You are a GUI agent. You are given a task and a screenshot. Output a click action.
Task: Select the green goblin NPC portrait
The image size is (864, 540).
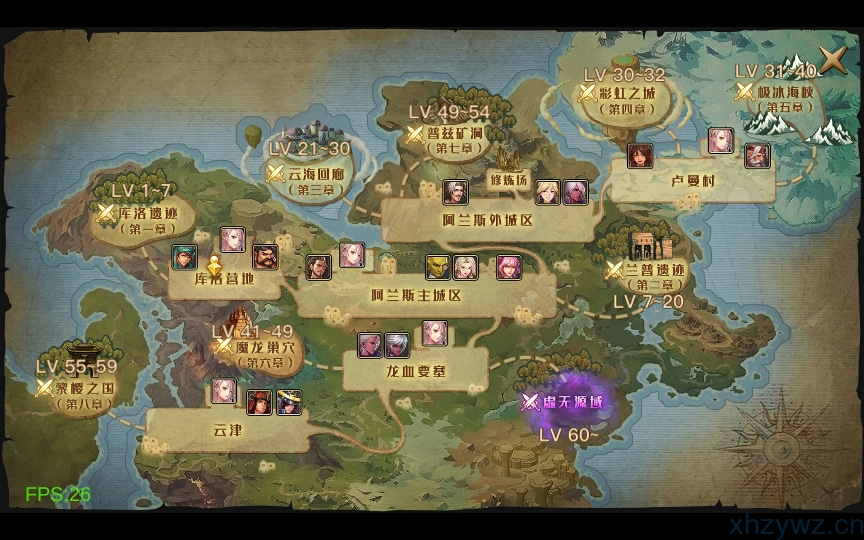(x=438, y=267)
